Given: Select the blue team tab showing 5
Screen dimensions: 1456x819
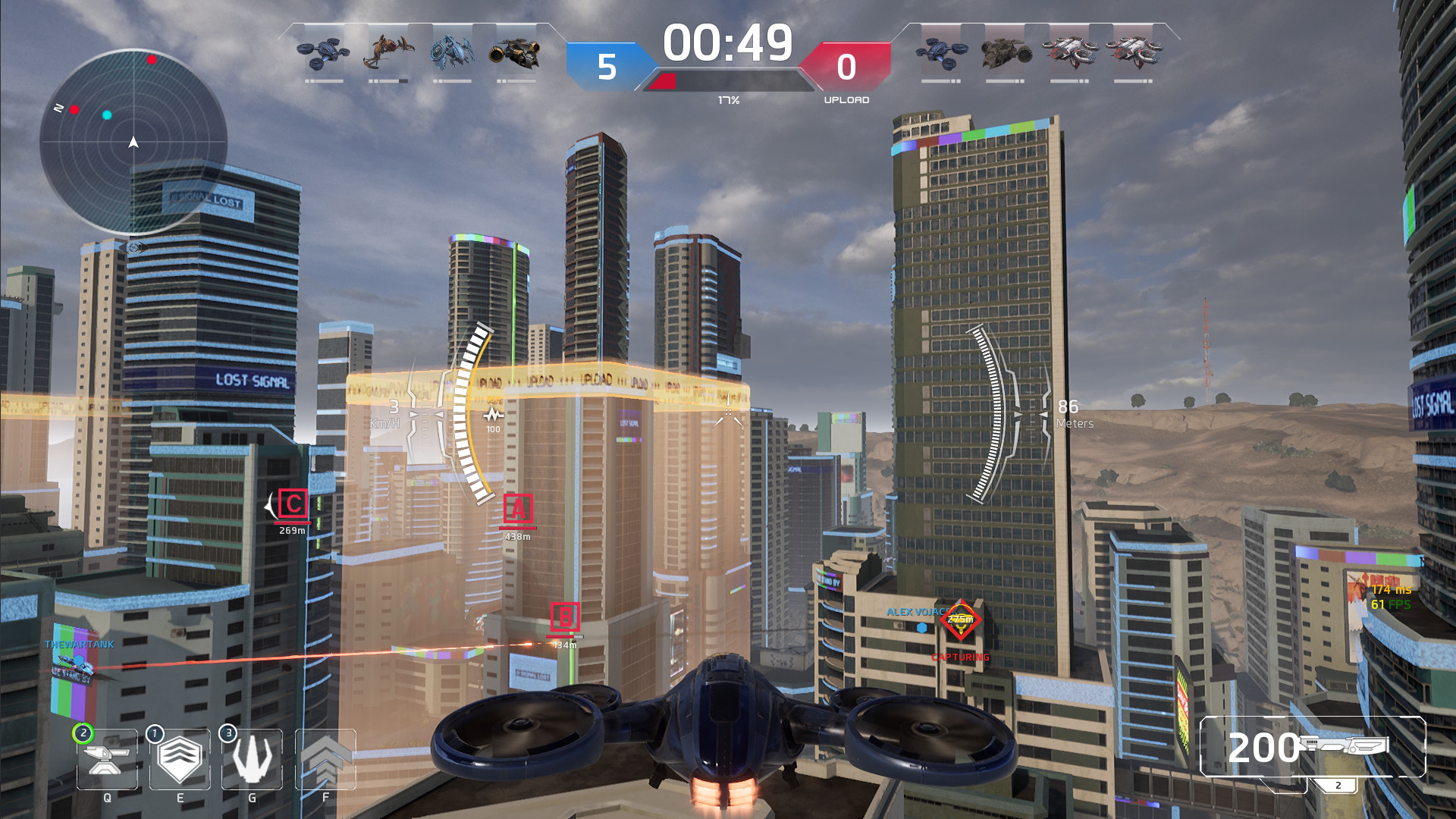Looking at the screenshot, I should tap(606, 66).
